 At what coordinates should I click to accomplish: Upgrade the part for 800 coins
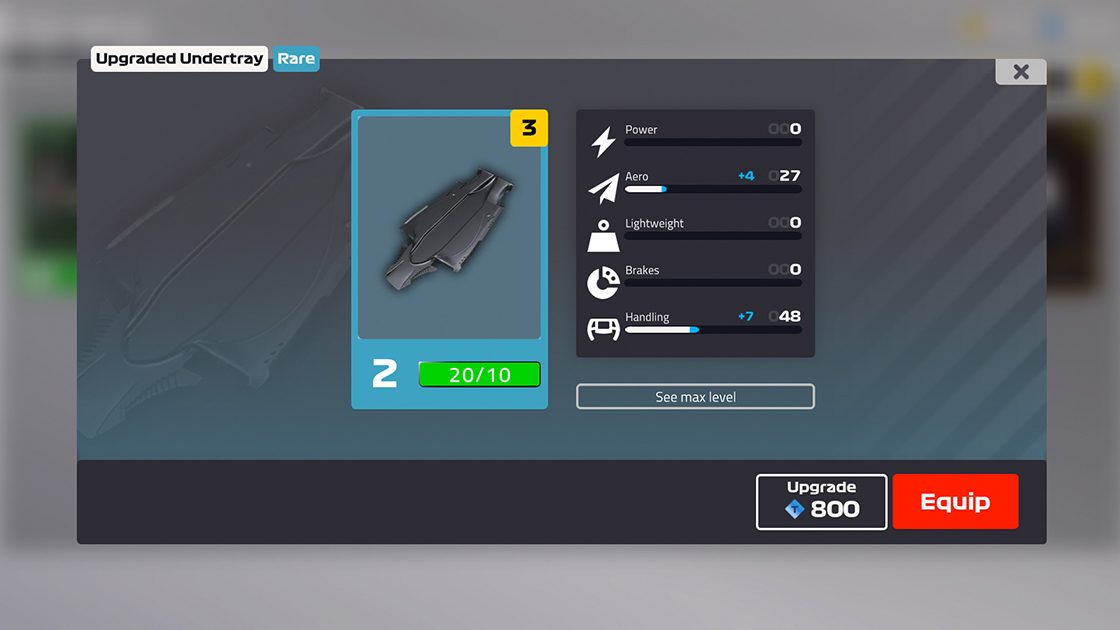coord(821,502)
